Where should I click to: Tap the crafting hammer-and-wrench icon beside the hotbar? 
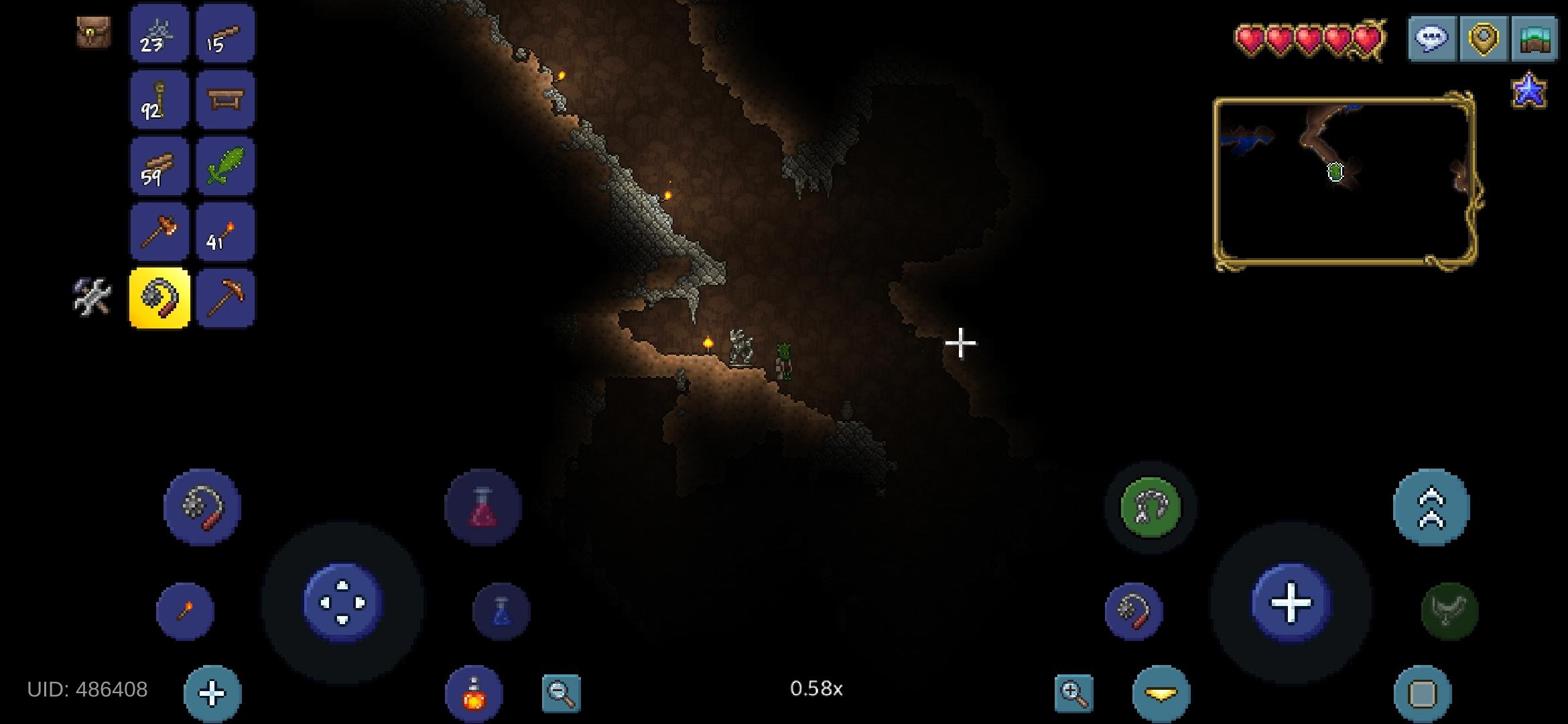92,298
